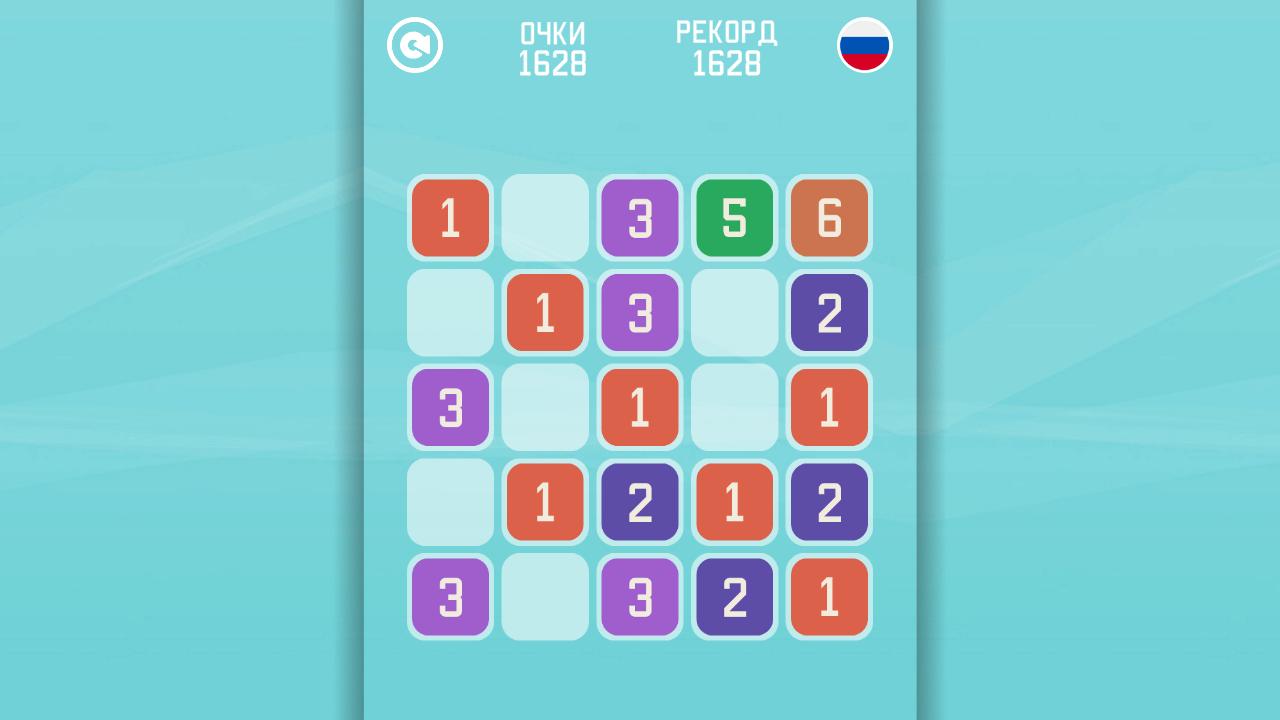Select the green tile numbered 5
The image size is (1280, 720).
pos(735,218)
